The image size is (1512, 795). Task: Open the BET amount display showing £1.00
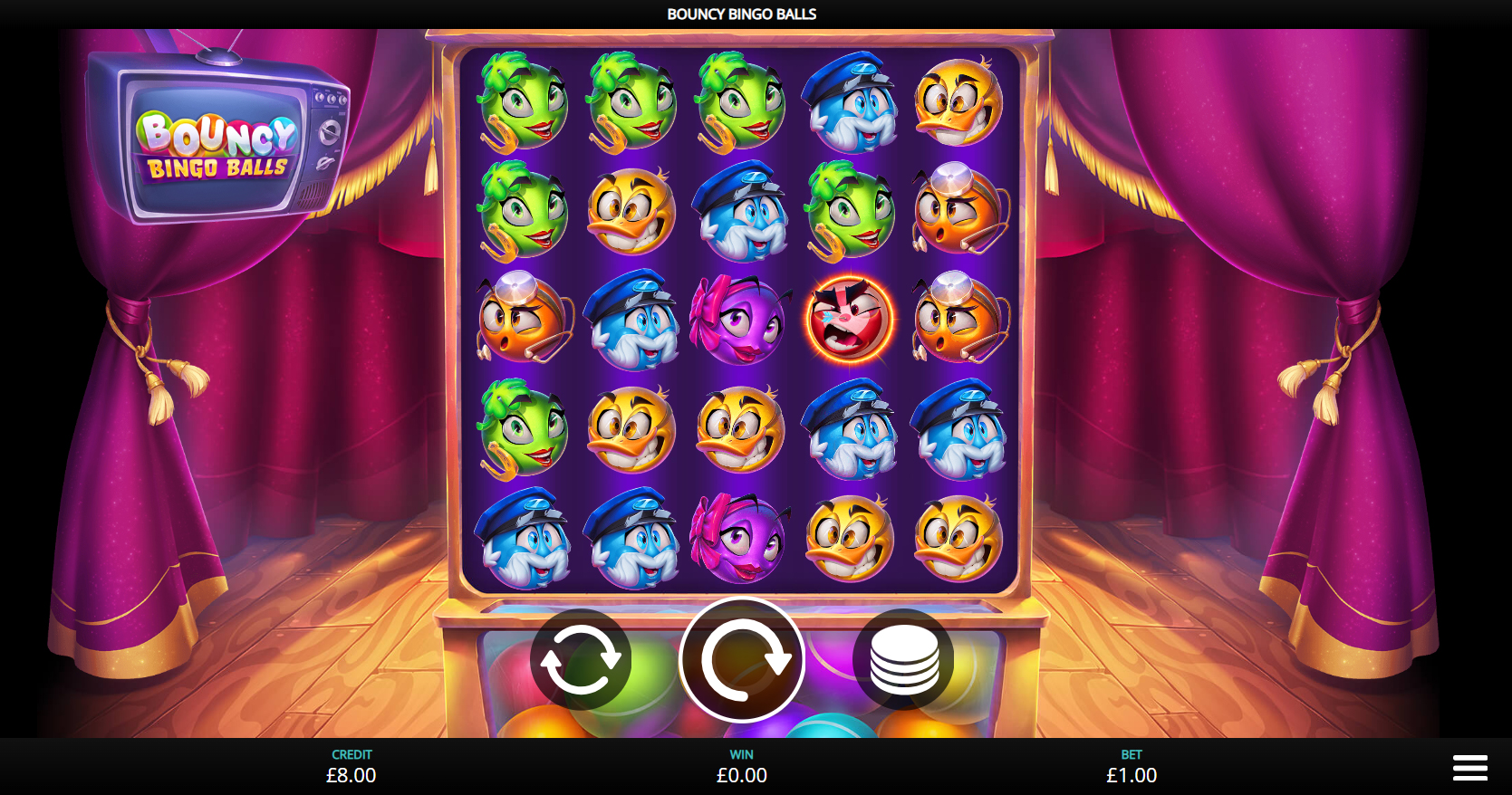[x=1130, y=775]
